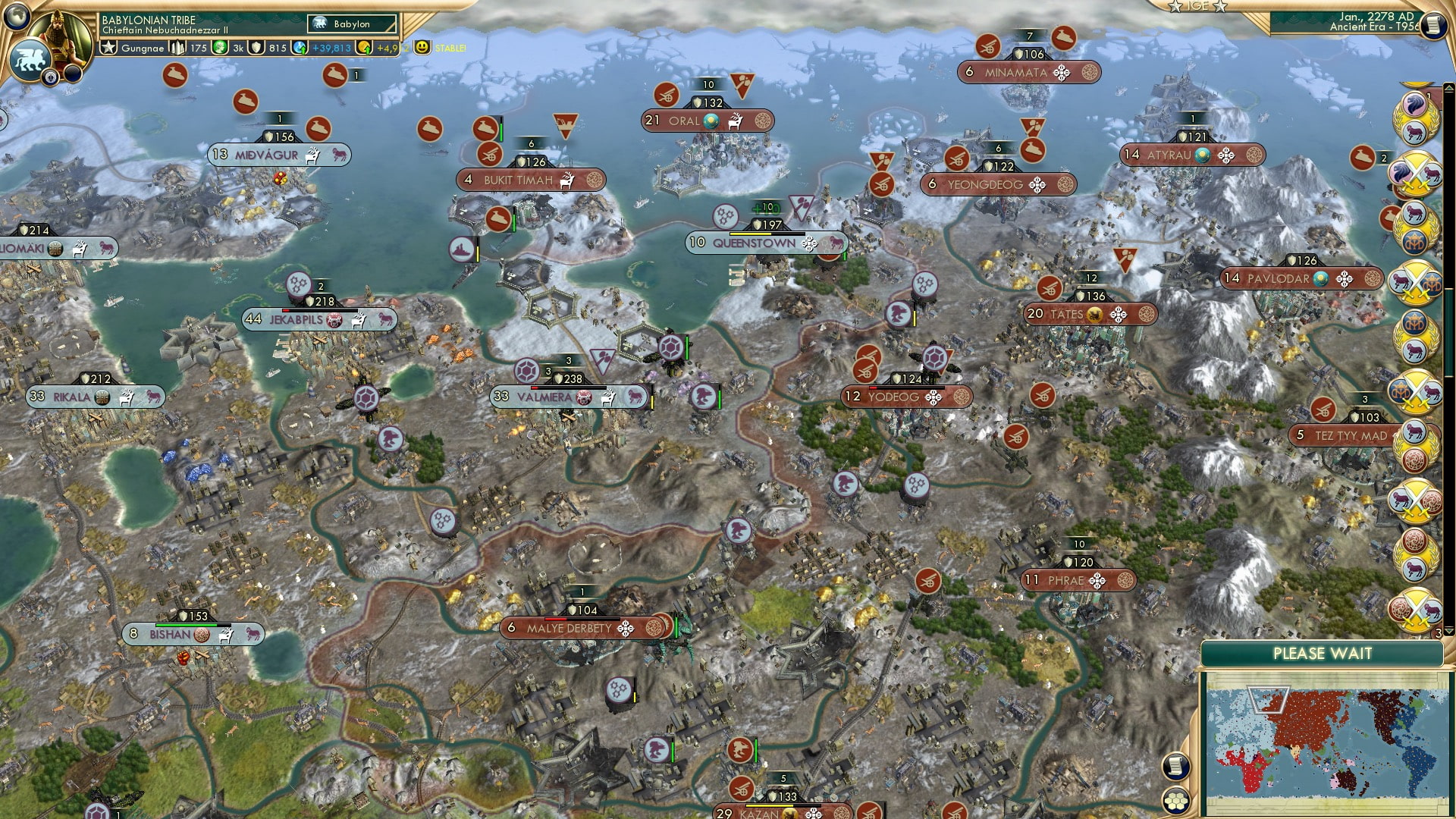The height and width of the screenshot is (819, 1456).
Task: Click the STABLE happiness smiley indicator
Action: (422, 48)
